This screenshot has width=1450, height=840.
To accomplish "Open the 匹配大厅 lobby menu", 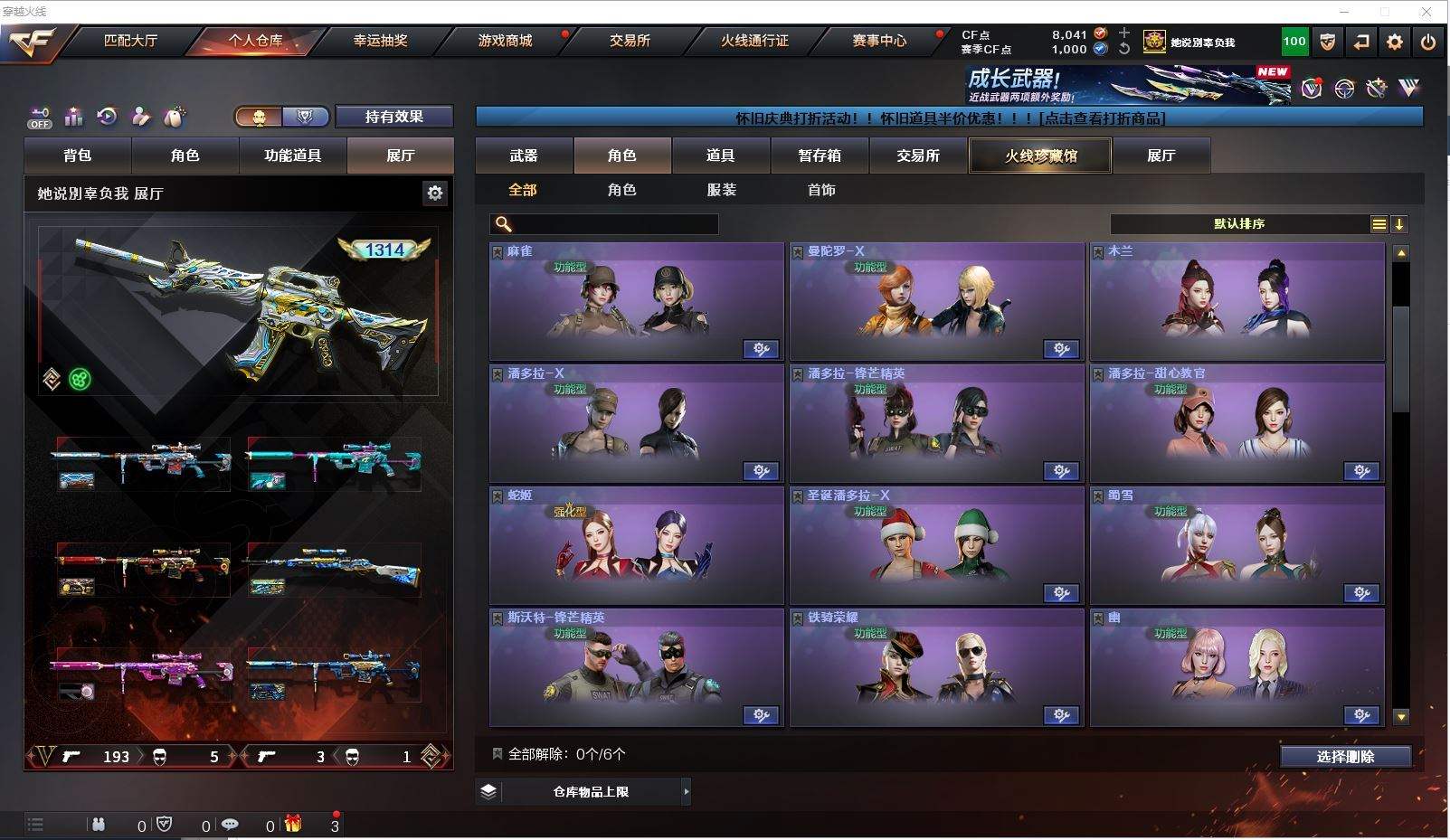I will pyautogui.click(x=131, y=41).
